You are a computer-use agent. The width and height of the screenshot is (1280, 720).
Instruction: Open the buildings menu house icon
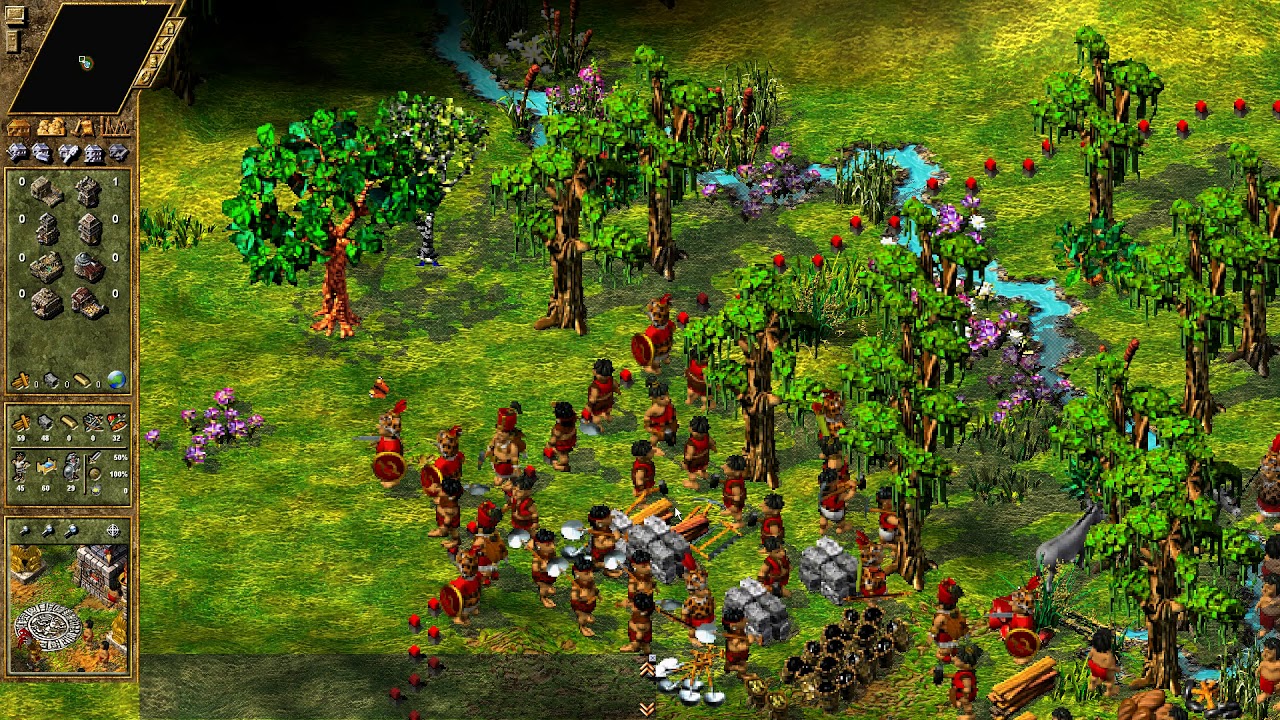(17, 129)
